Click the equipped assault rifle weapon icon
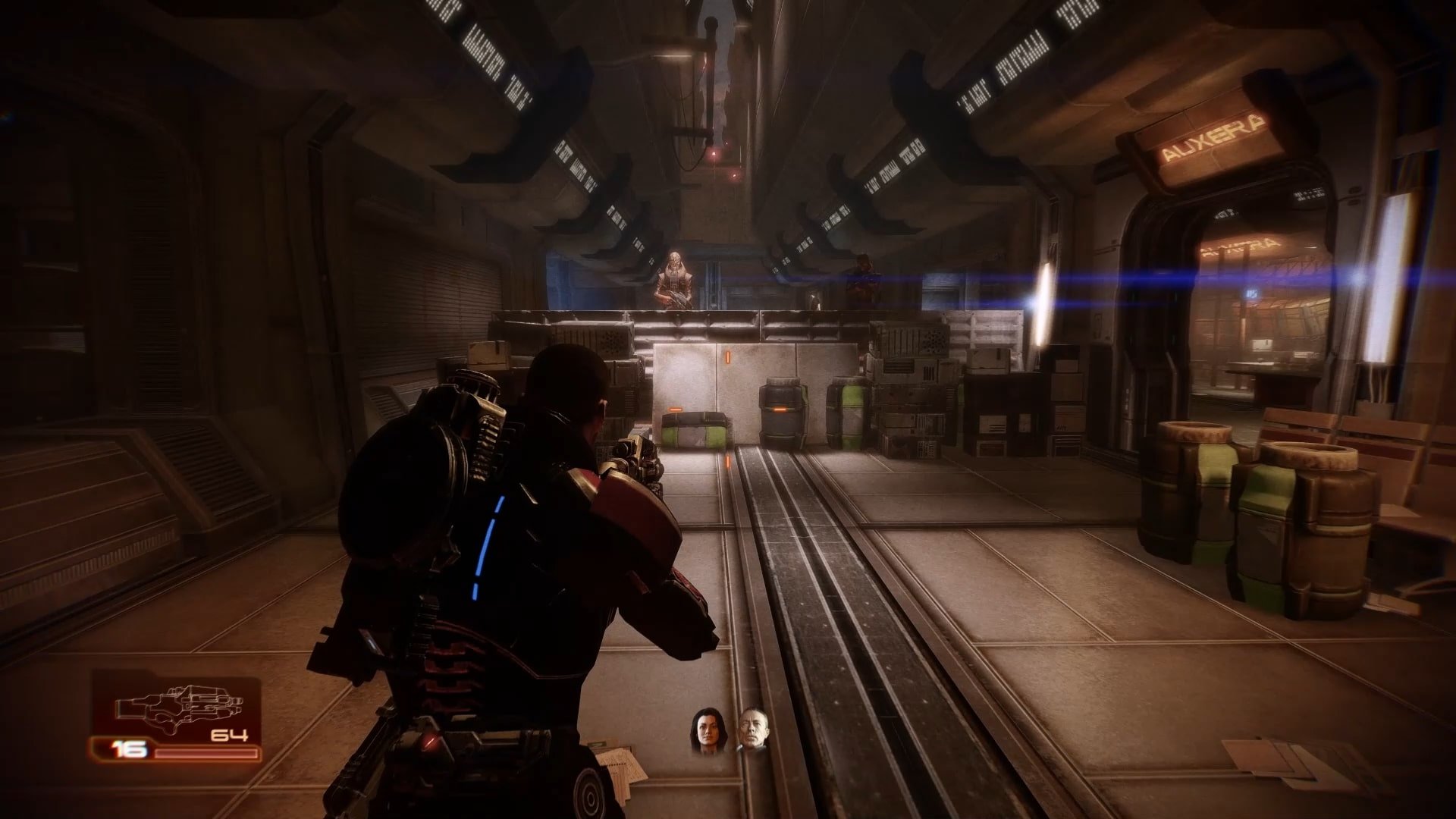 click(177, 707)
